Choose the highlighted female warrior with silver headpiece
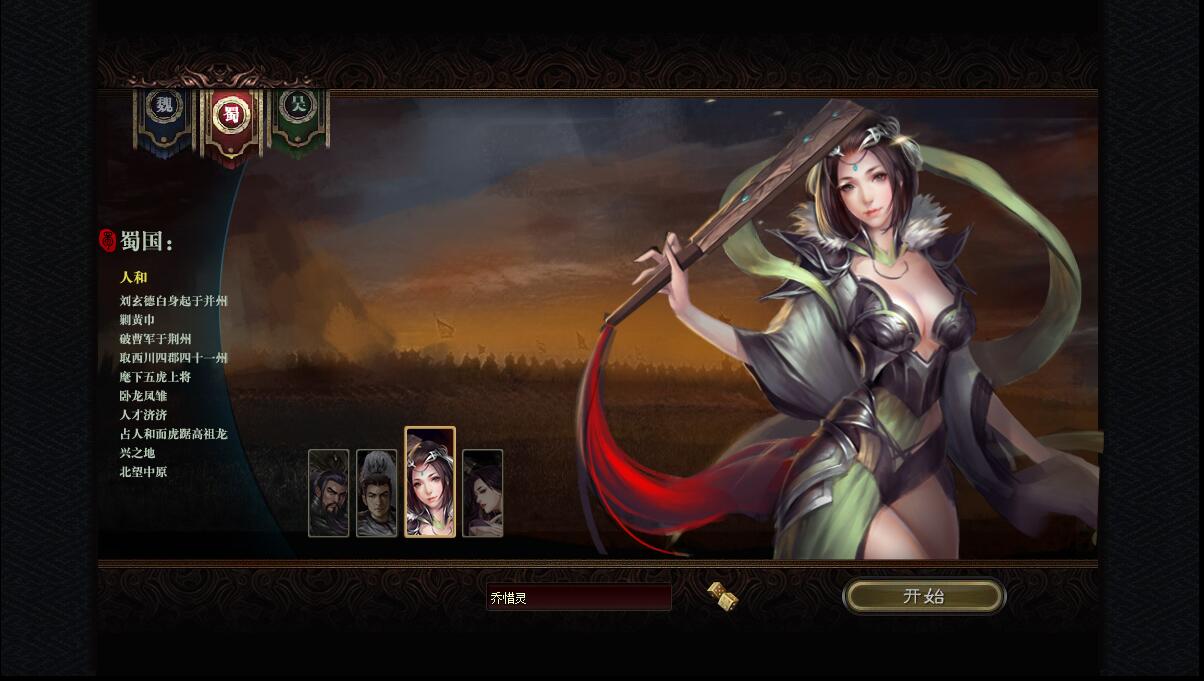 click(x=430, y=483)
